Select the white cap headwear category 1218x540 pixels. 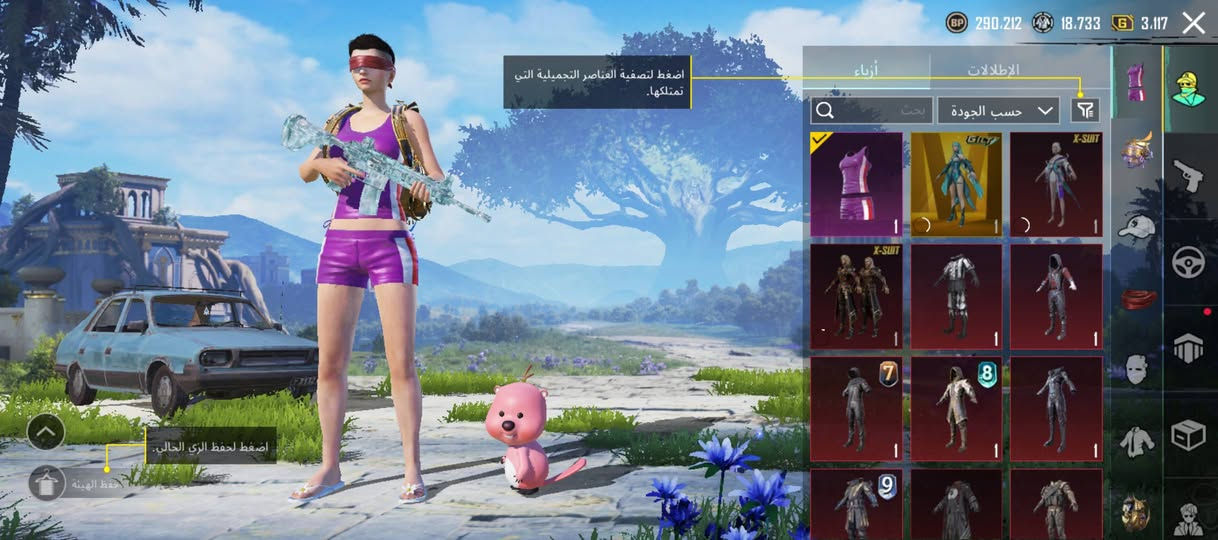(1136, 229)
